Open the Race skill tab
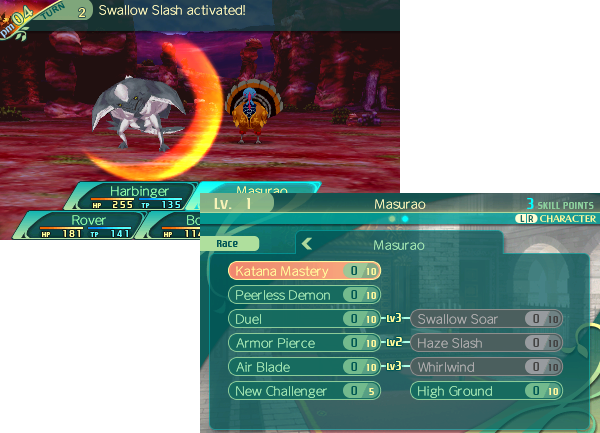 237,243
